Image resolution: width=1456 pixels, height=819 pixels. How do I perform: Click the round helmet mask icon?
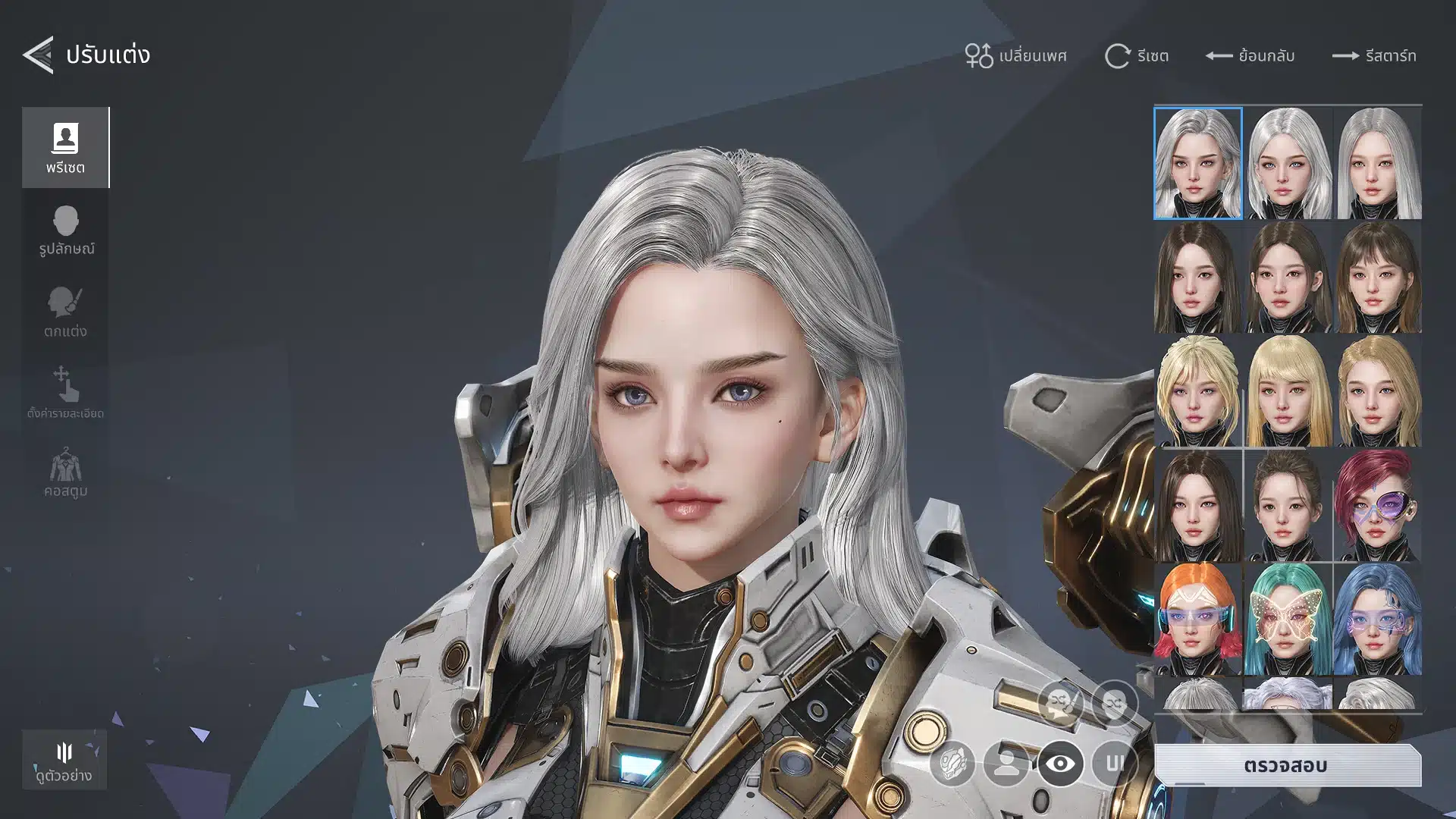[x=952, y=763]
